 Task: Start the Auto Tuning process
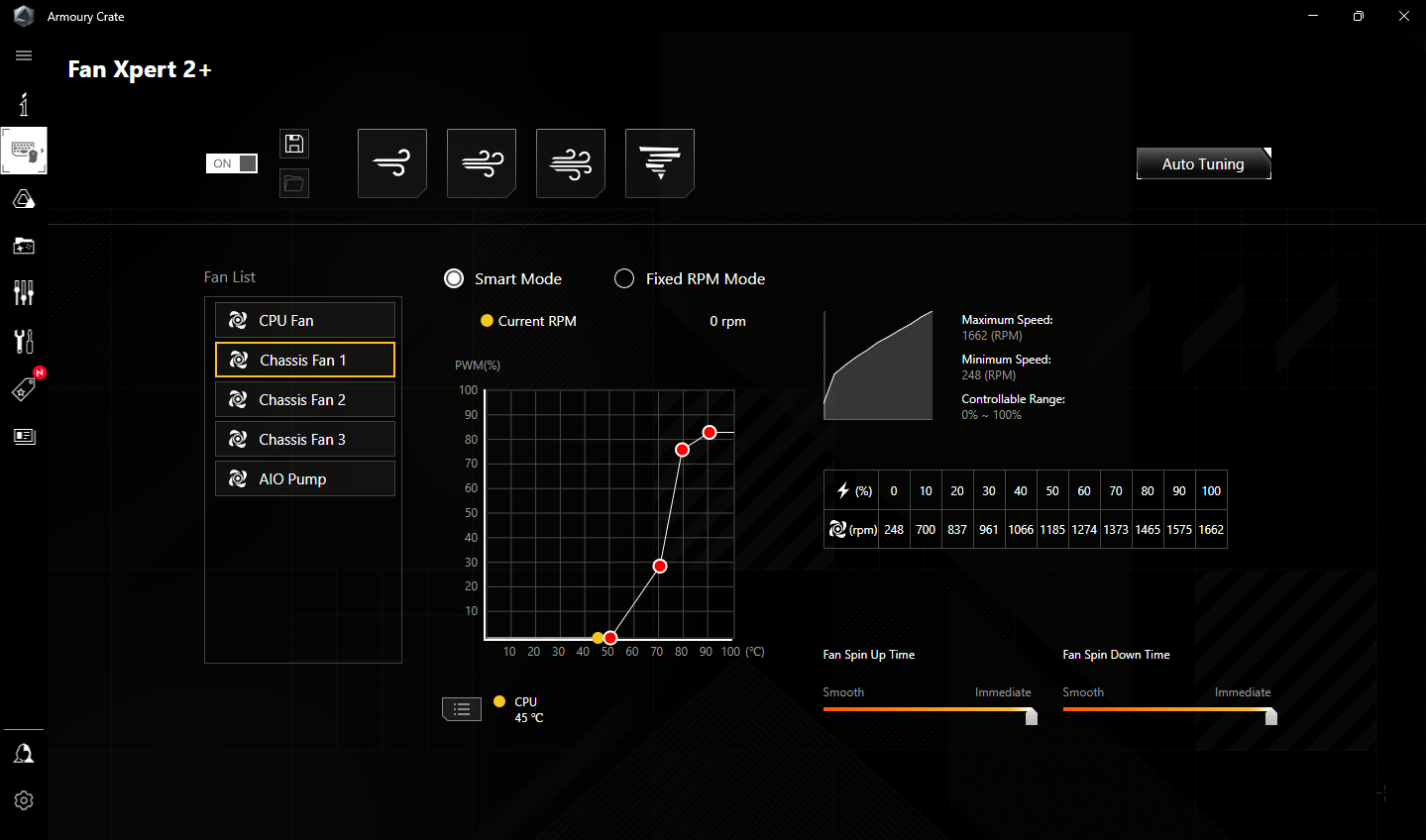1203,164
